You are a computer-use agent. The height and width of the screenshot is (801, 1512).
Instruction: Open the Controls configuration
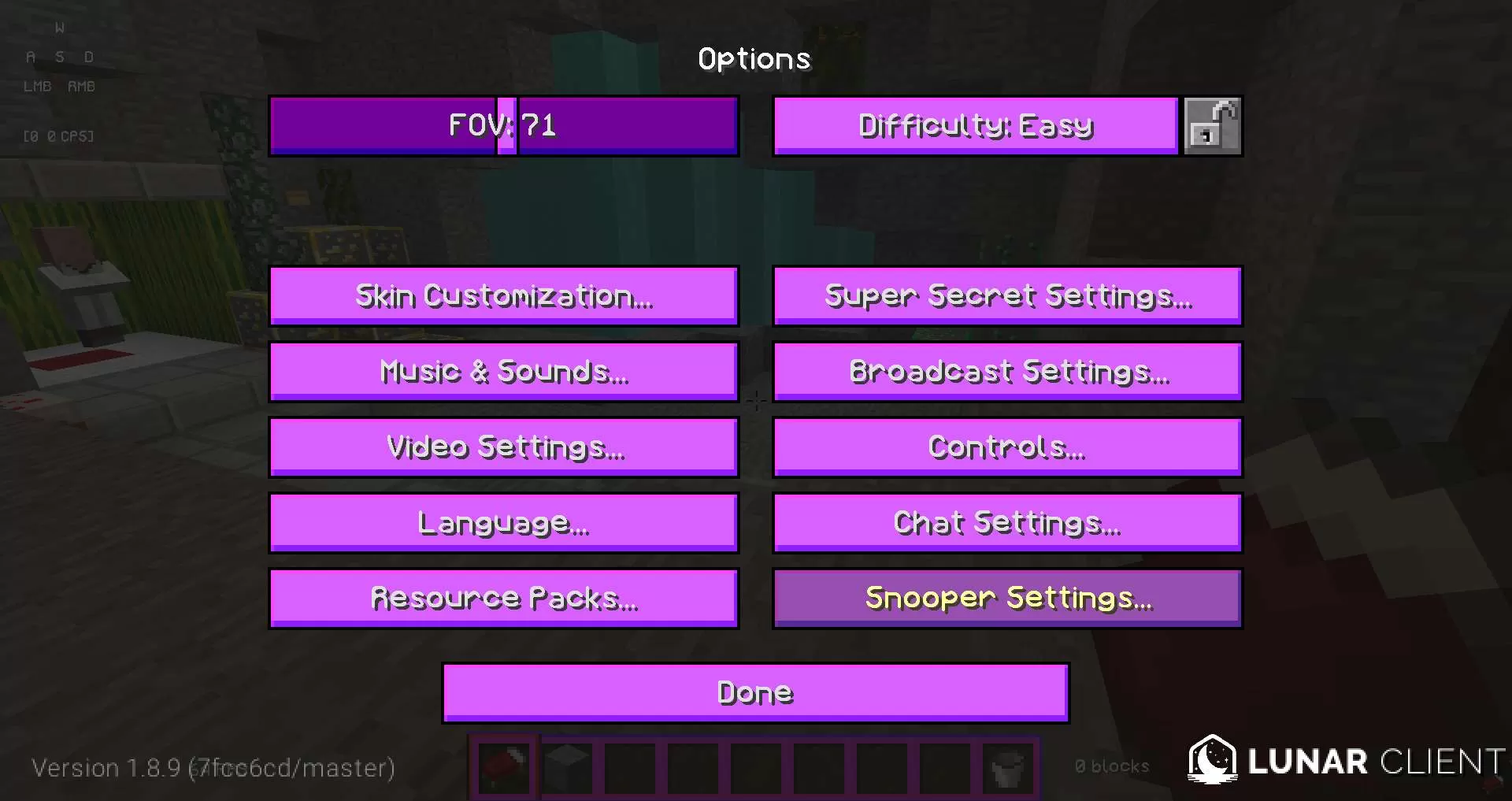(x=1008, y=447)
